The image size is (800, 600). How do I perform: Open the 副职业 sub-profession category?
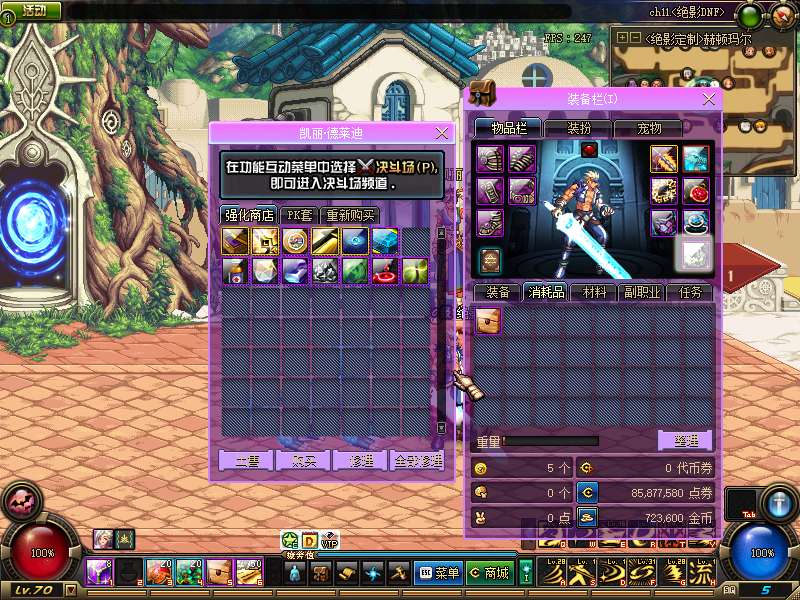642,292
